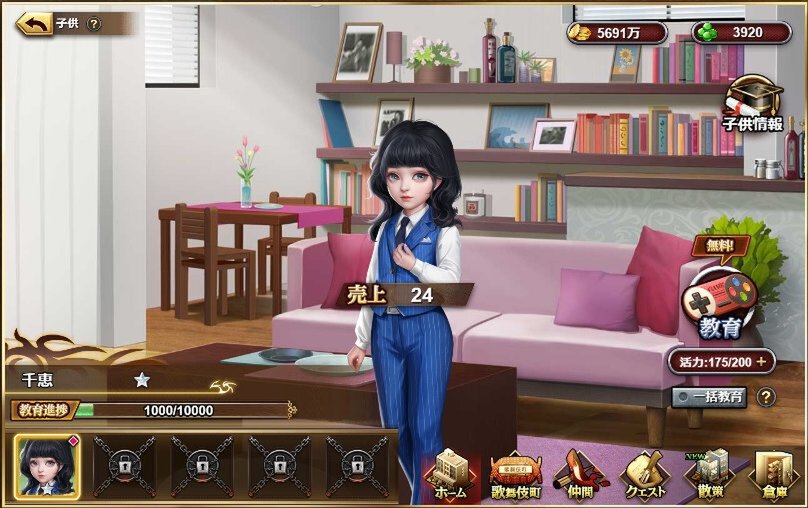Go to ホーム in the bottom menu
The height and width of the screenshot is (508, 808).
pos(449,475)
